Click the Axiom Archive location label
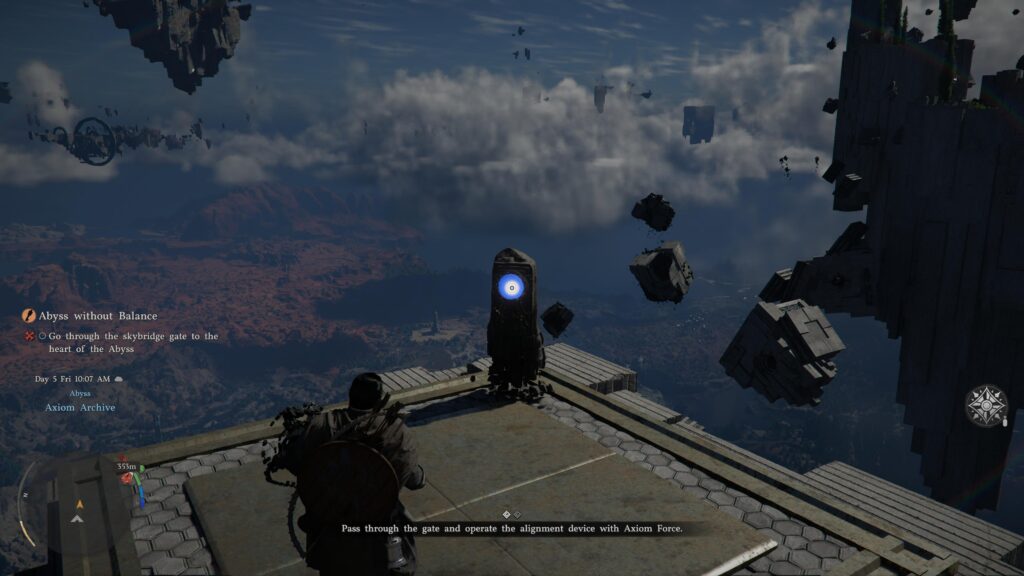This screenshot has height=576, width=1024. coord(80,407)
